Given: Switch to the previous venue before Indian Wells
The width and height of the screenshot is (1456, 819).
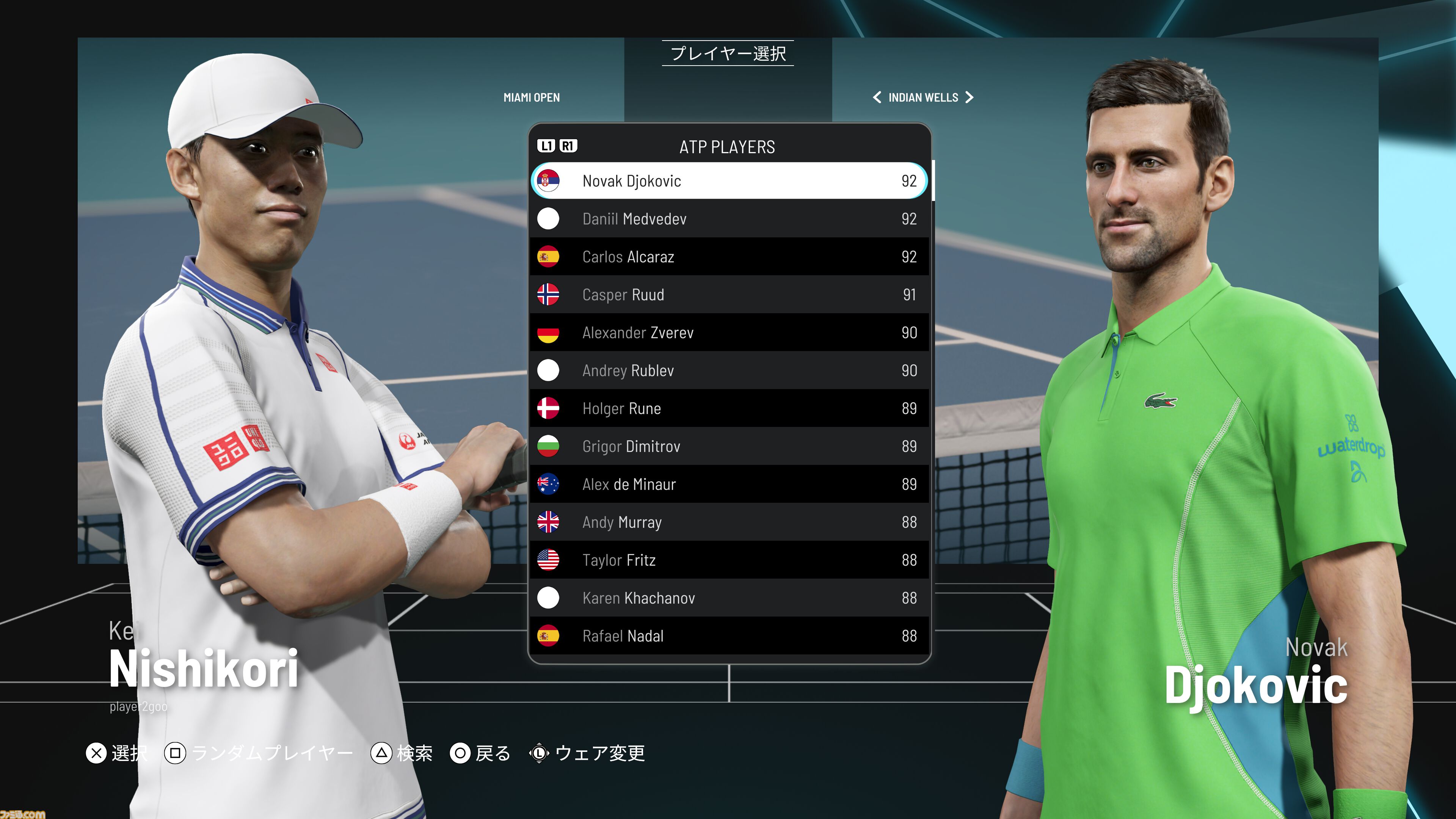Looking at the screenshot, I should click(877, 97).
